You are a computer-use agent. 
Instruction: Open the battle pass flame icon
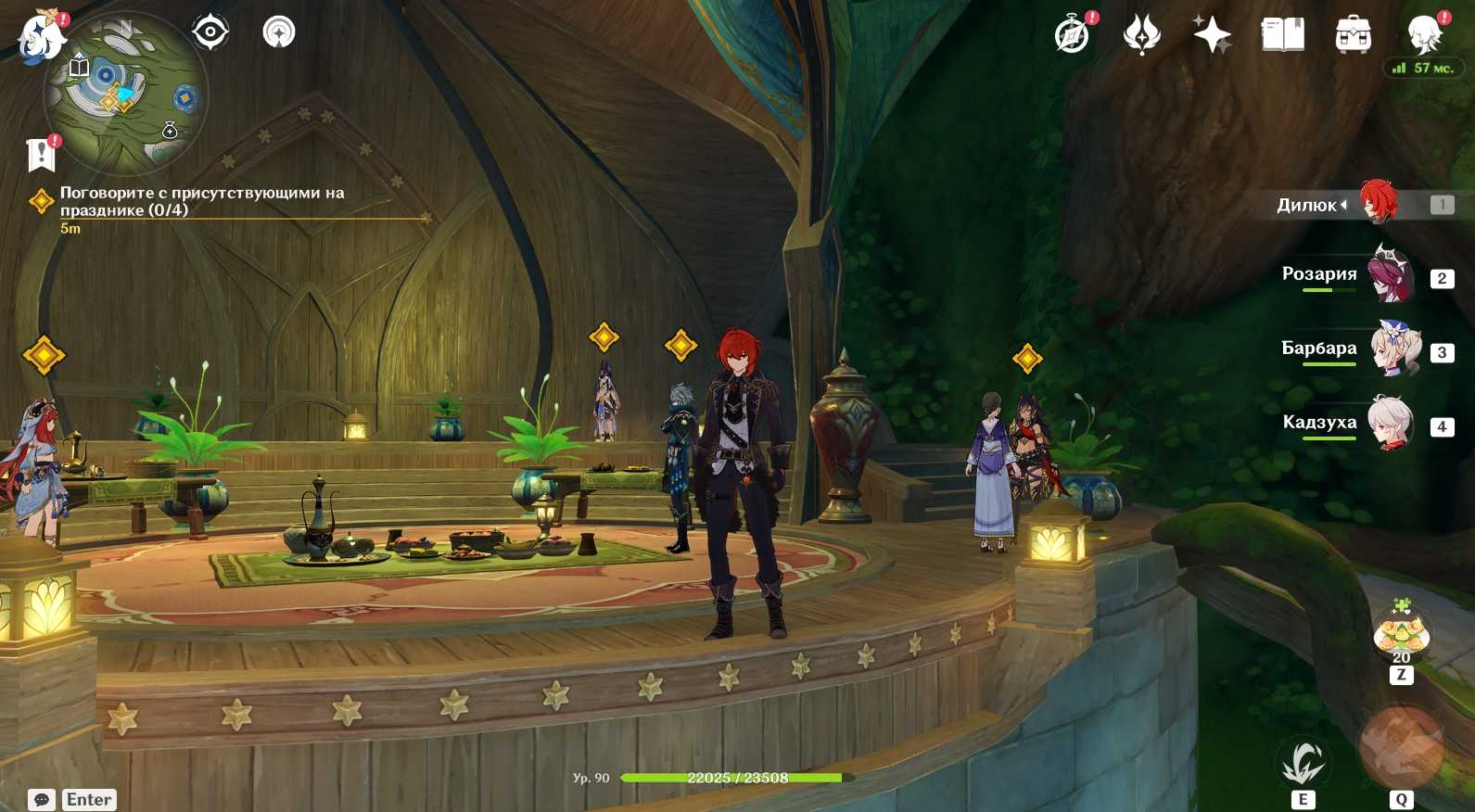tap(1141, 35)
